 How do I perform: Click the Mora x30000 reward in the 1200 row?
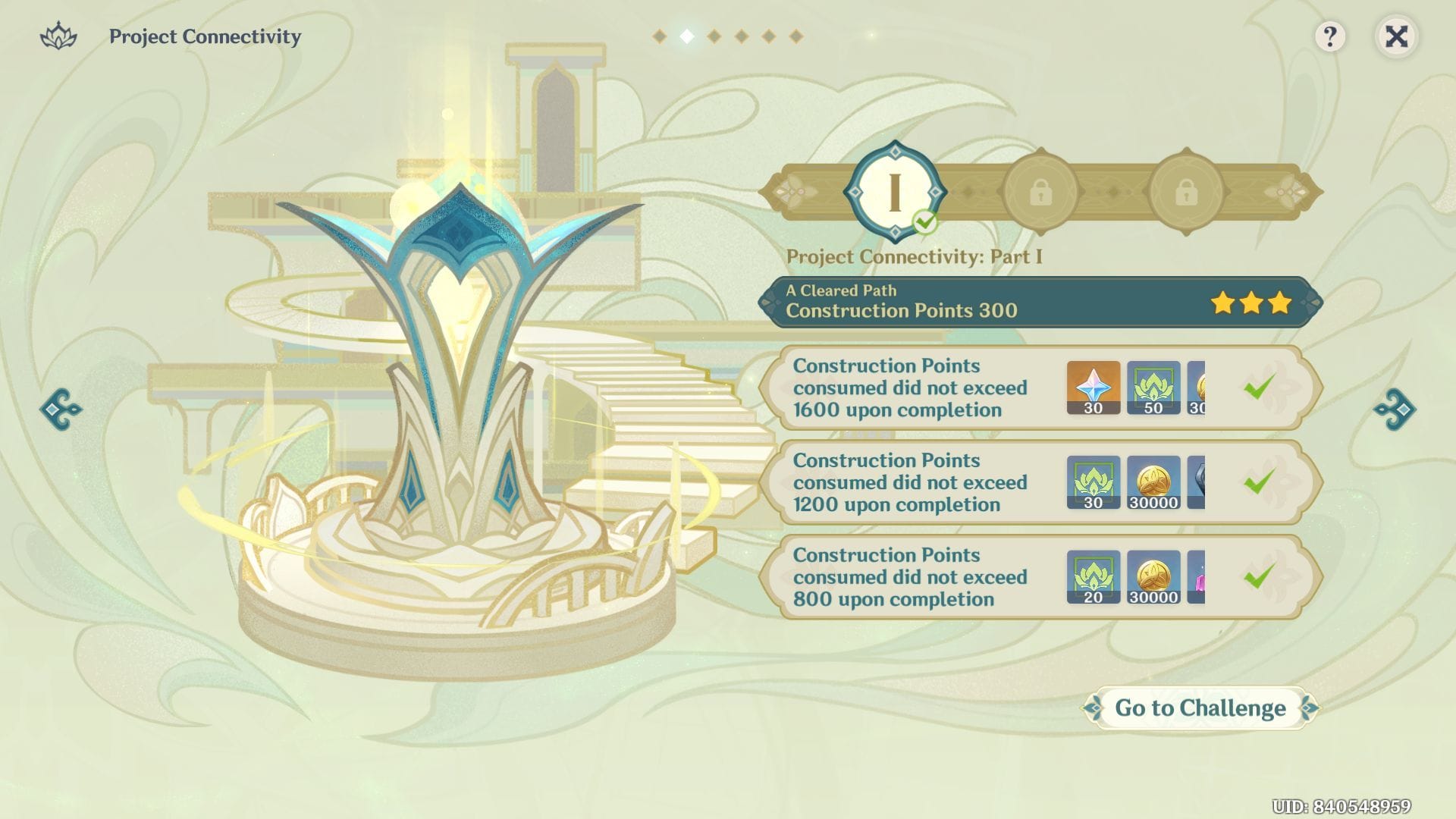tap(1152, 482)
